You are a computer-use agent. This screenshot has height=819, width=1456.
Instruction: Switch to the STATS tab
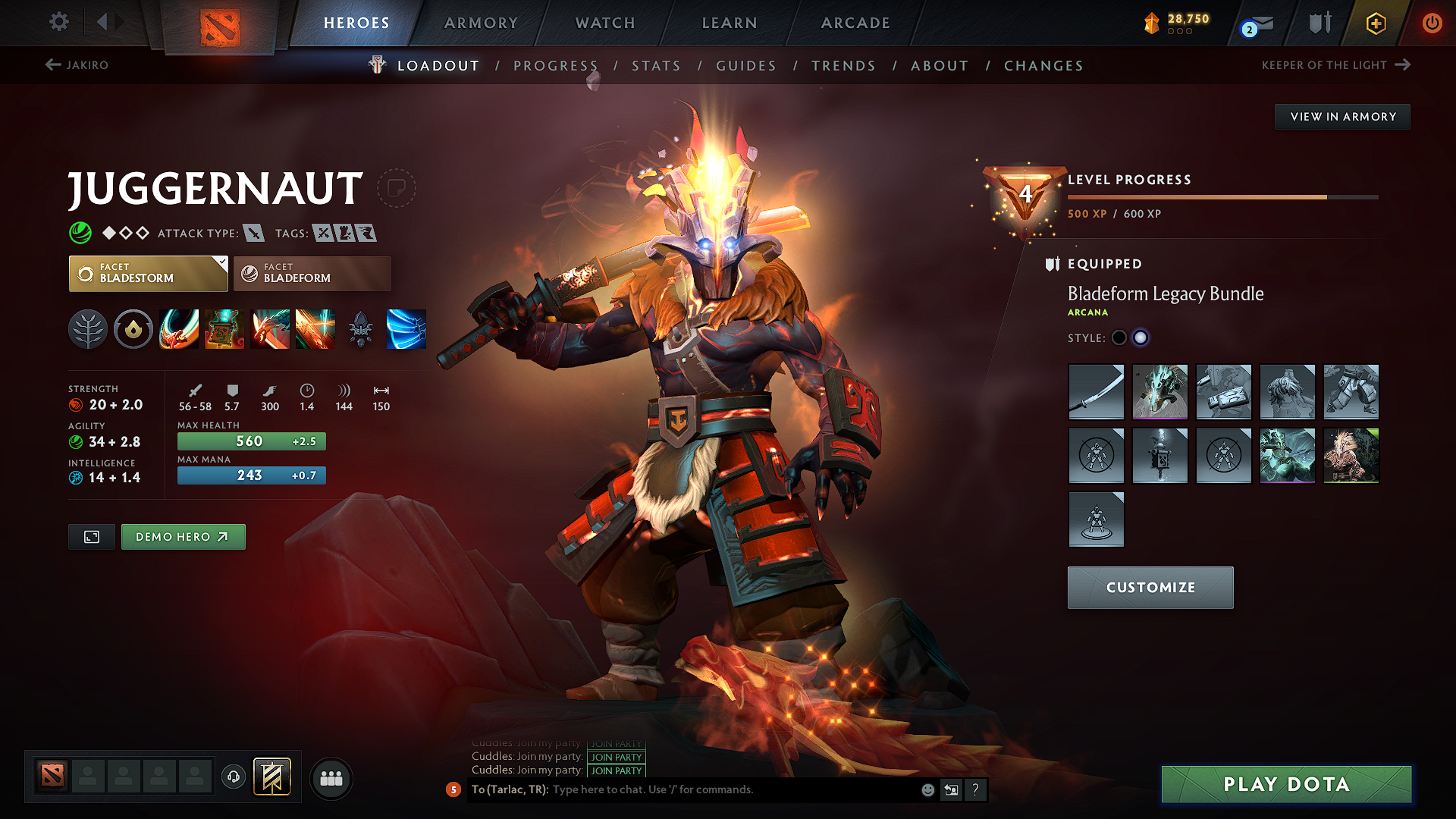tap(656, 65)
